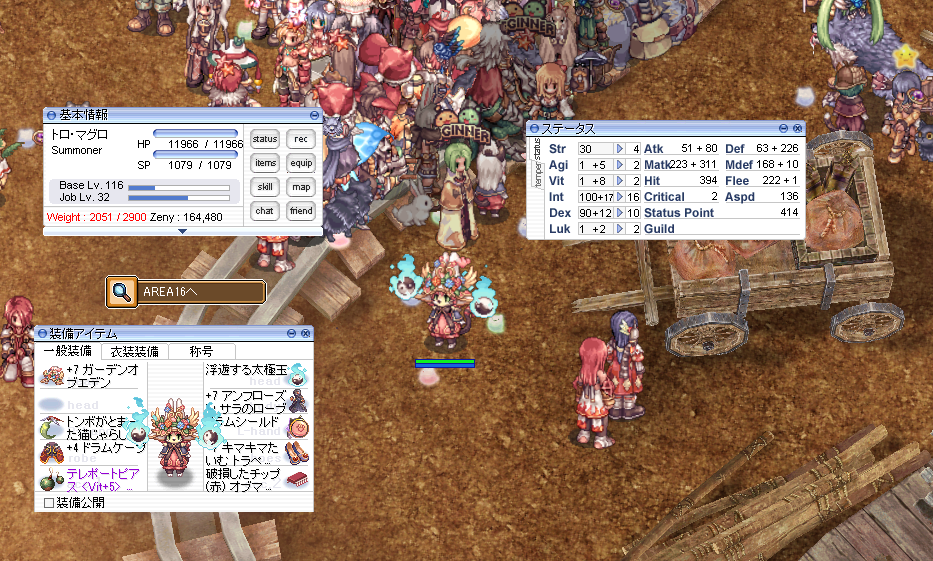
Task: Raise the Str stat with its arrow
Action: (620, 149)
